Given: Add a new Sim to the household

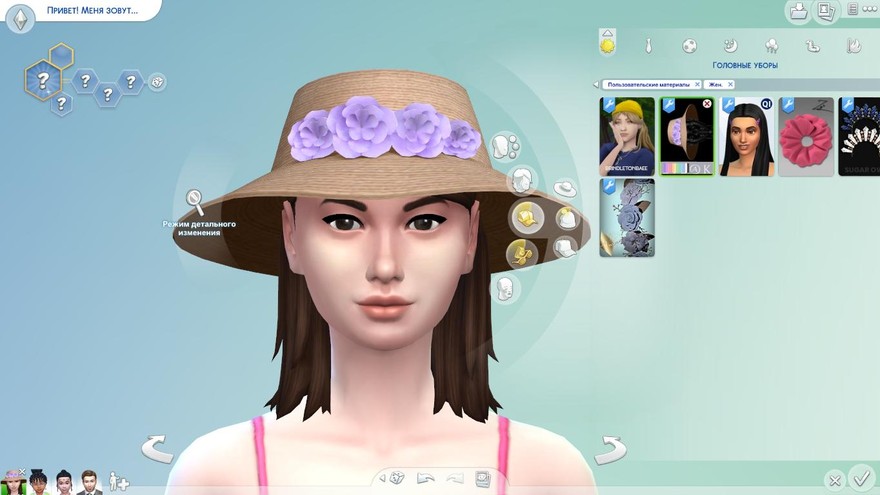Looking at the screenshot, I should (x=118, y=481).
